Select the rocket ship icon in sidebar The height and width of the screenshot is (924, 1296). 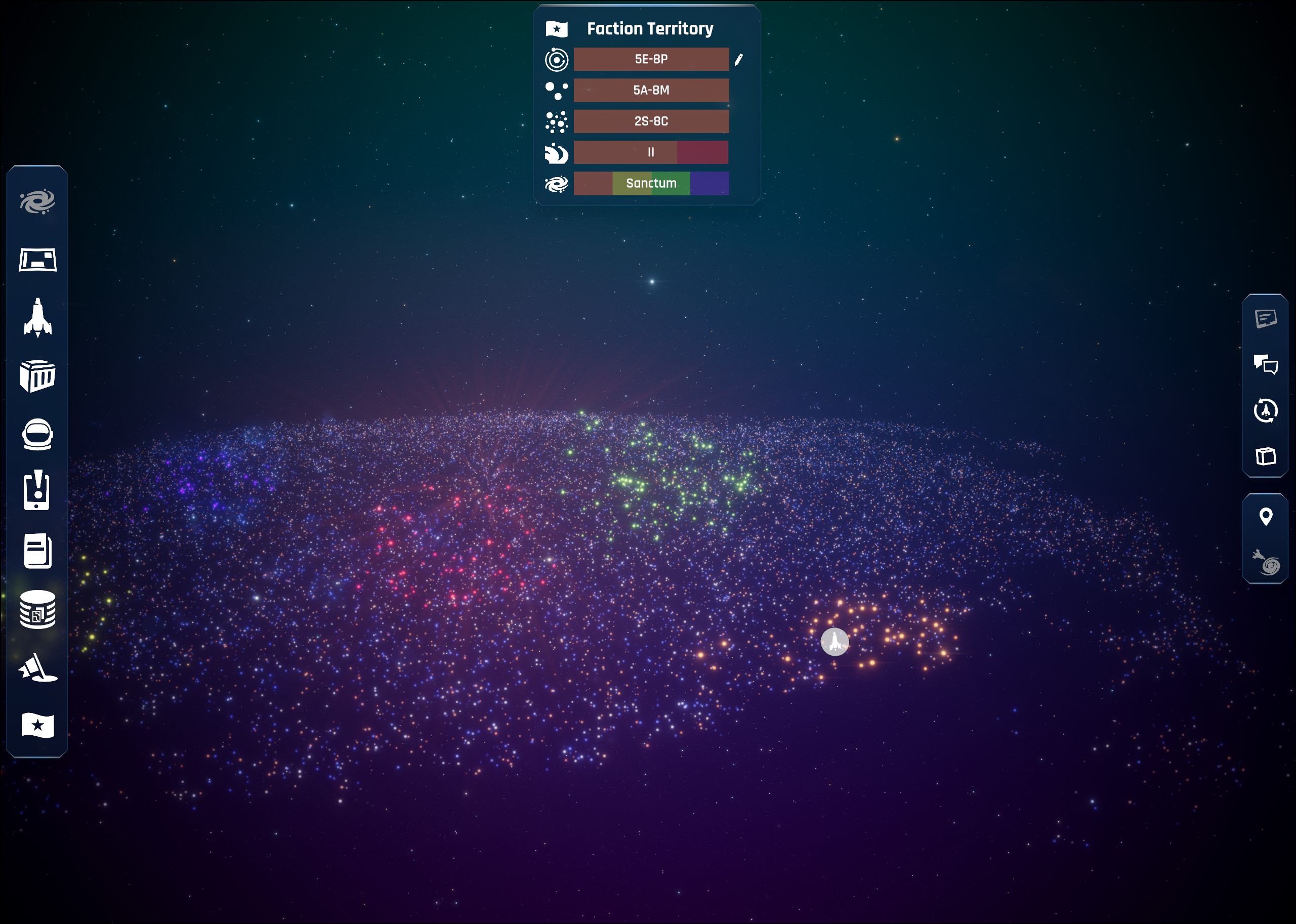pyautogui.click(x=37, y=317)
